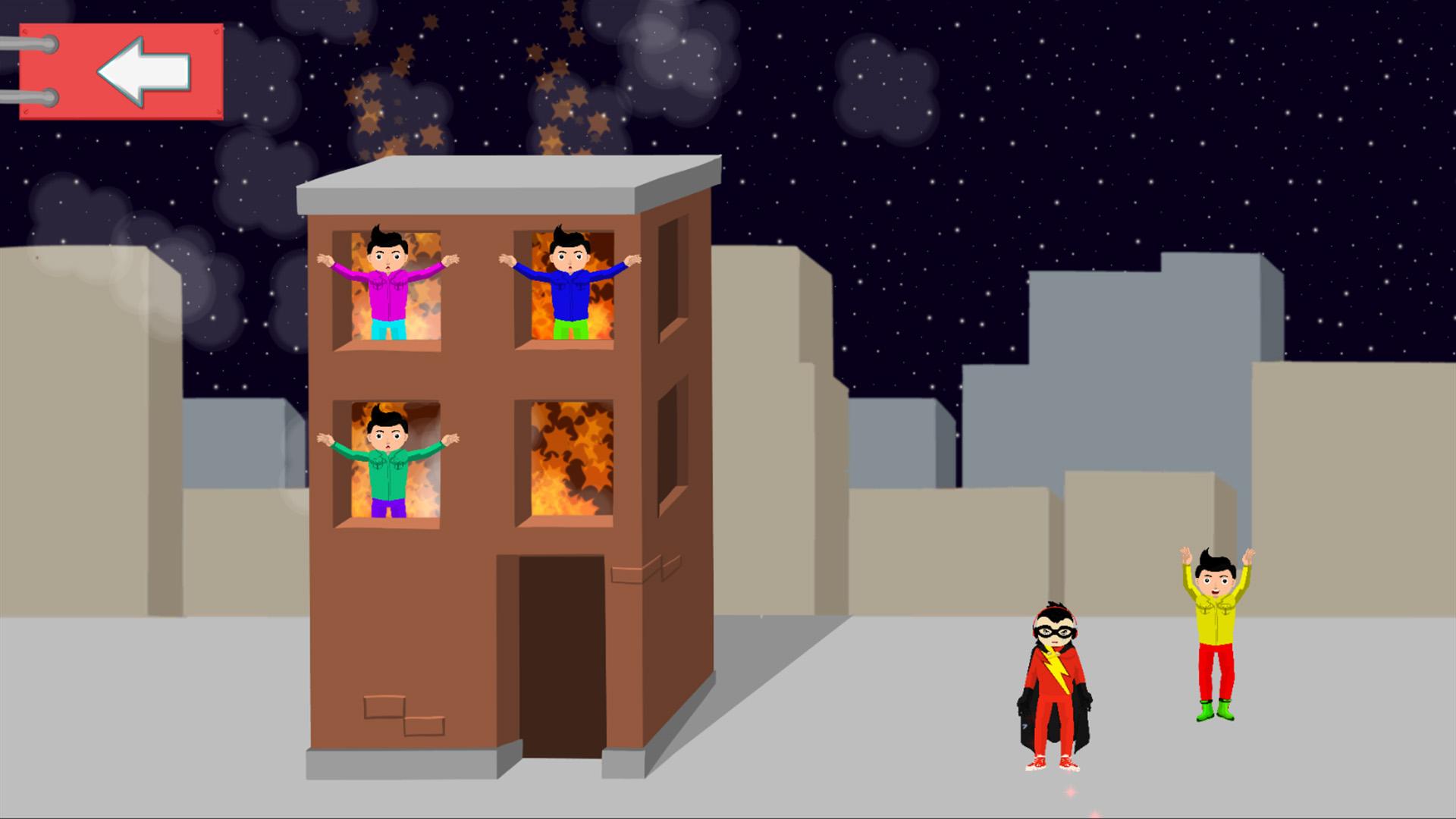Click the back arrow button
This screenshot has height=819, width=1456.
(x=144, y=72)
